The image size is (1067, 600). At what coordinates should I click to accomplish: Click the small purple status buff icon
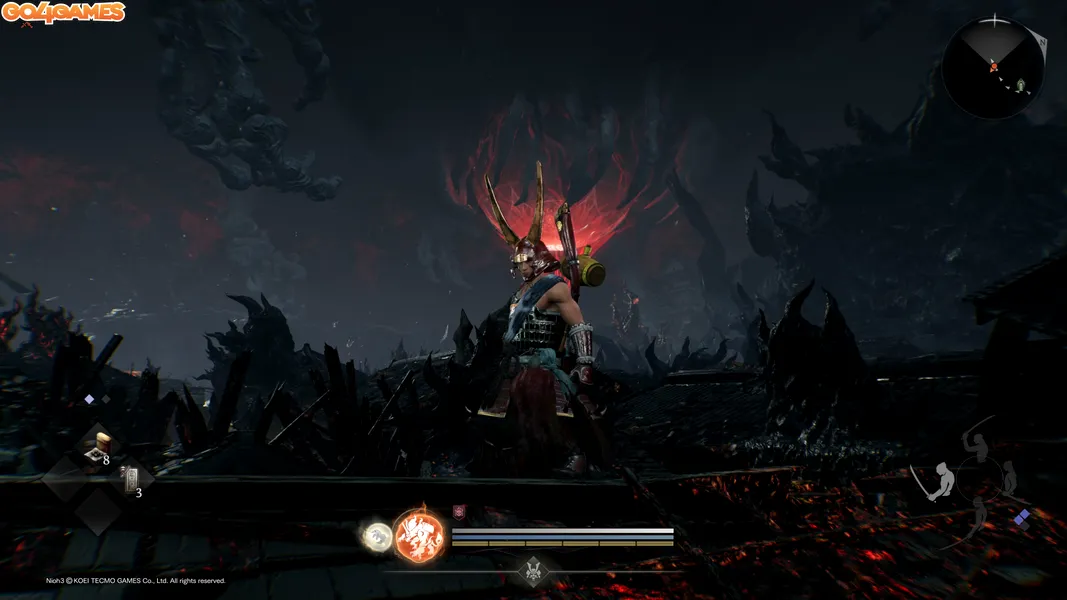pyautogui.click(x=459, y=512)
